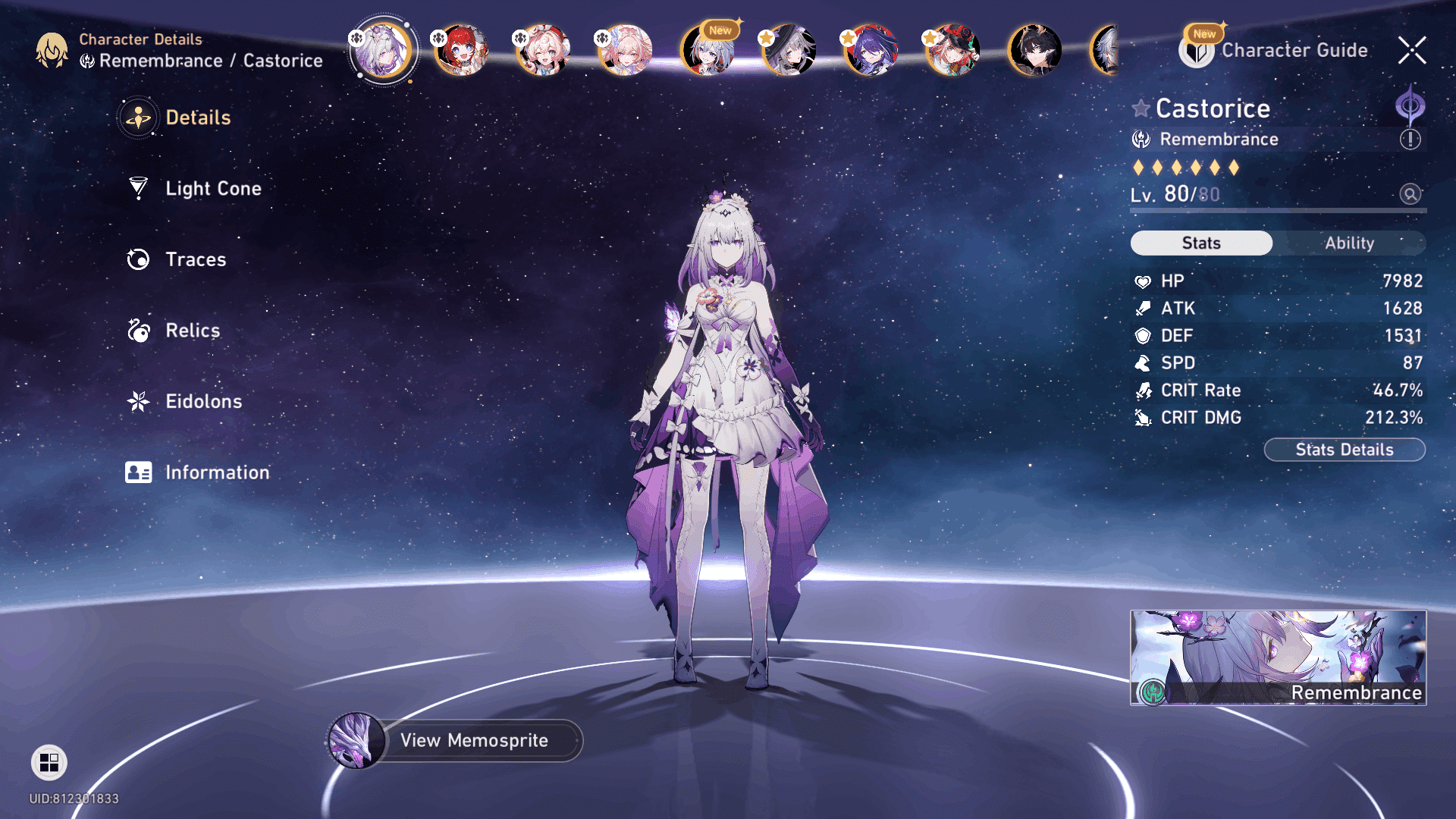Viewport: 1456px width, 819px height.
Task: Show the Eidolons page
Action: [x=203, y=401]
